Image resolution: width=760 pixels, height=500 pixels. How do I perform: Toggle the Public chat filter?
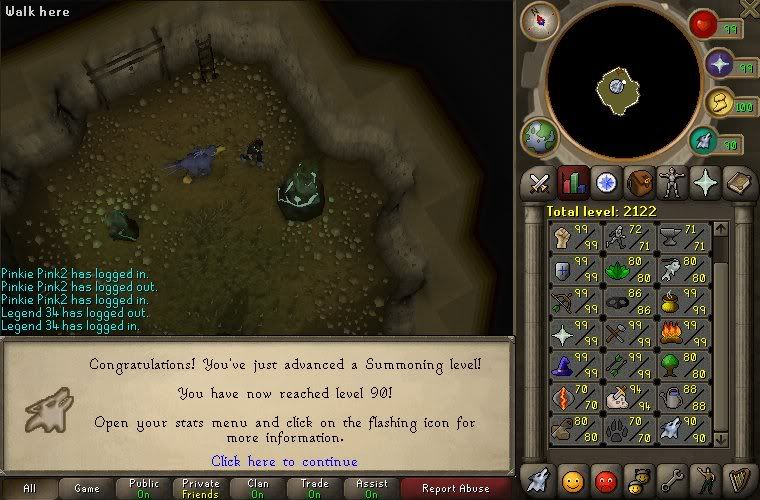click(143, 489)
